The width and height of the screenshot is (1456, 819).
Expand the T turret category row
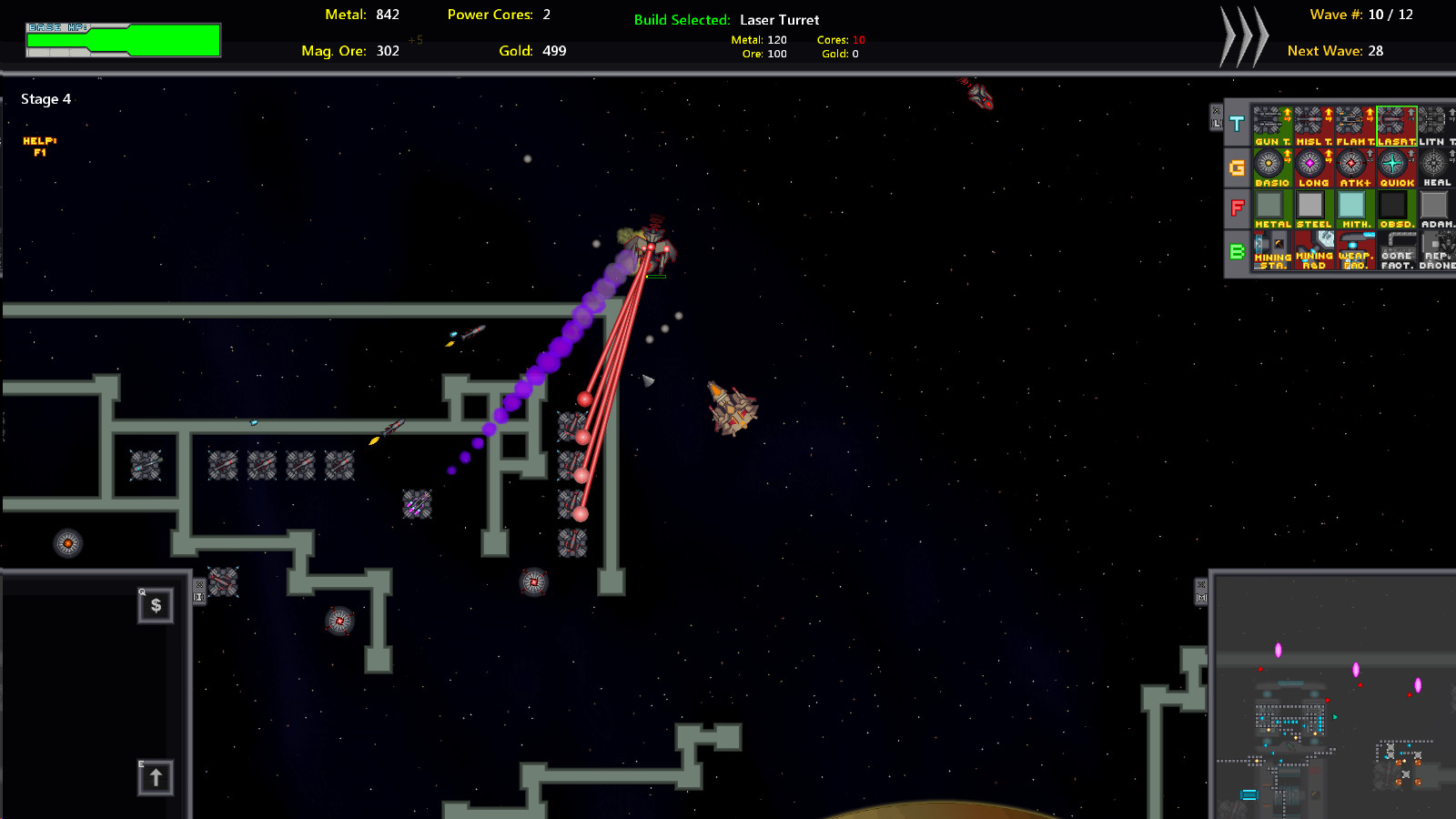tap(1237, 125)
